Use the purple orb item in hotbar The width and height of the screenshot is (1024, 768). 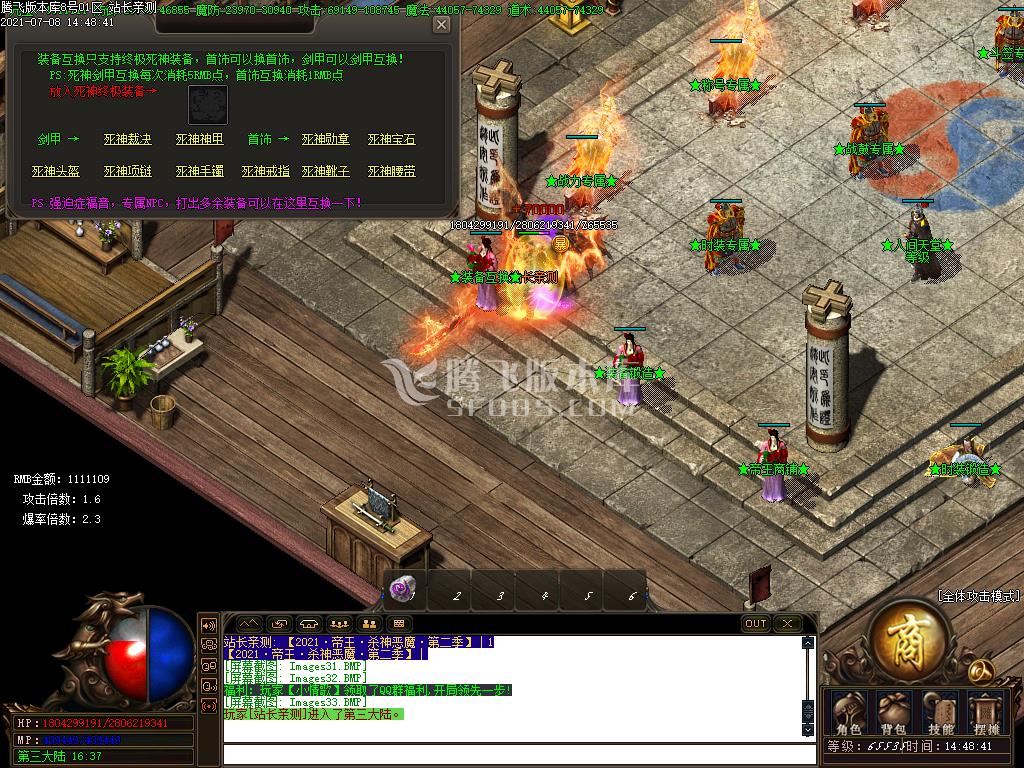tap(405, 590)
